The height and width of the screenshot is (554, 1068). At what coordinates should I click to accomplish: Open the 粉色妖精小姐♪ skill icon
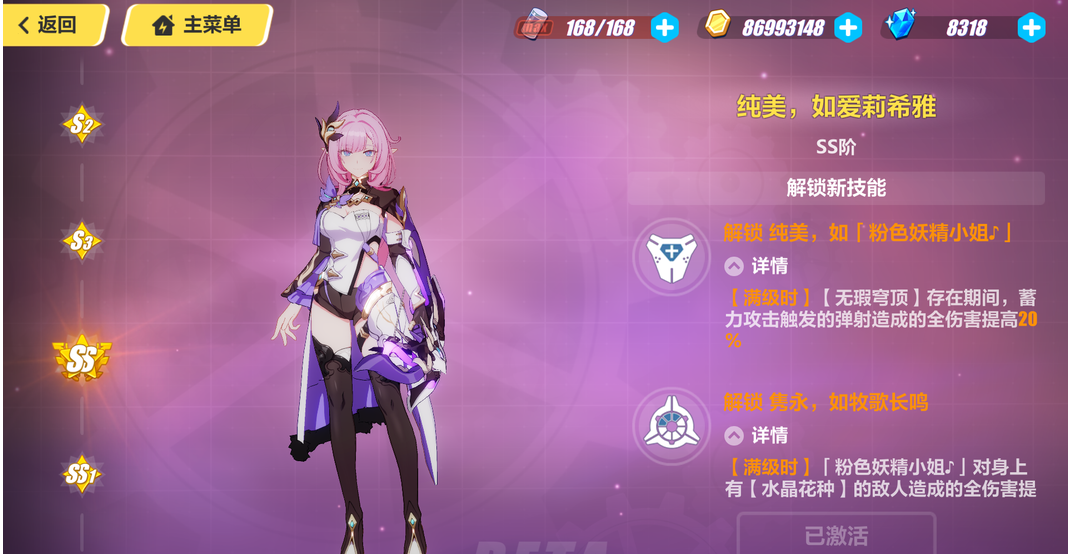coord(670,256)
